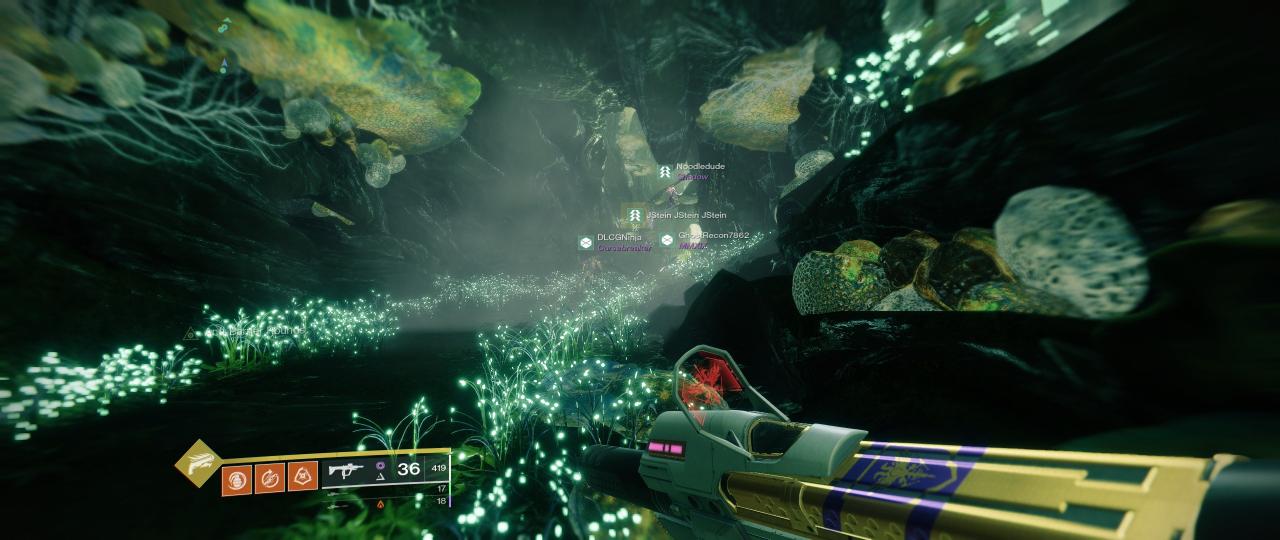Image resolution: width=1280 pixels, height=540 pixels.
Task: Inspect the GhostRecon7862 player nameplate
Action: [712, 236]
